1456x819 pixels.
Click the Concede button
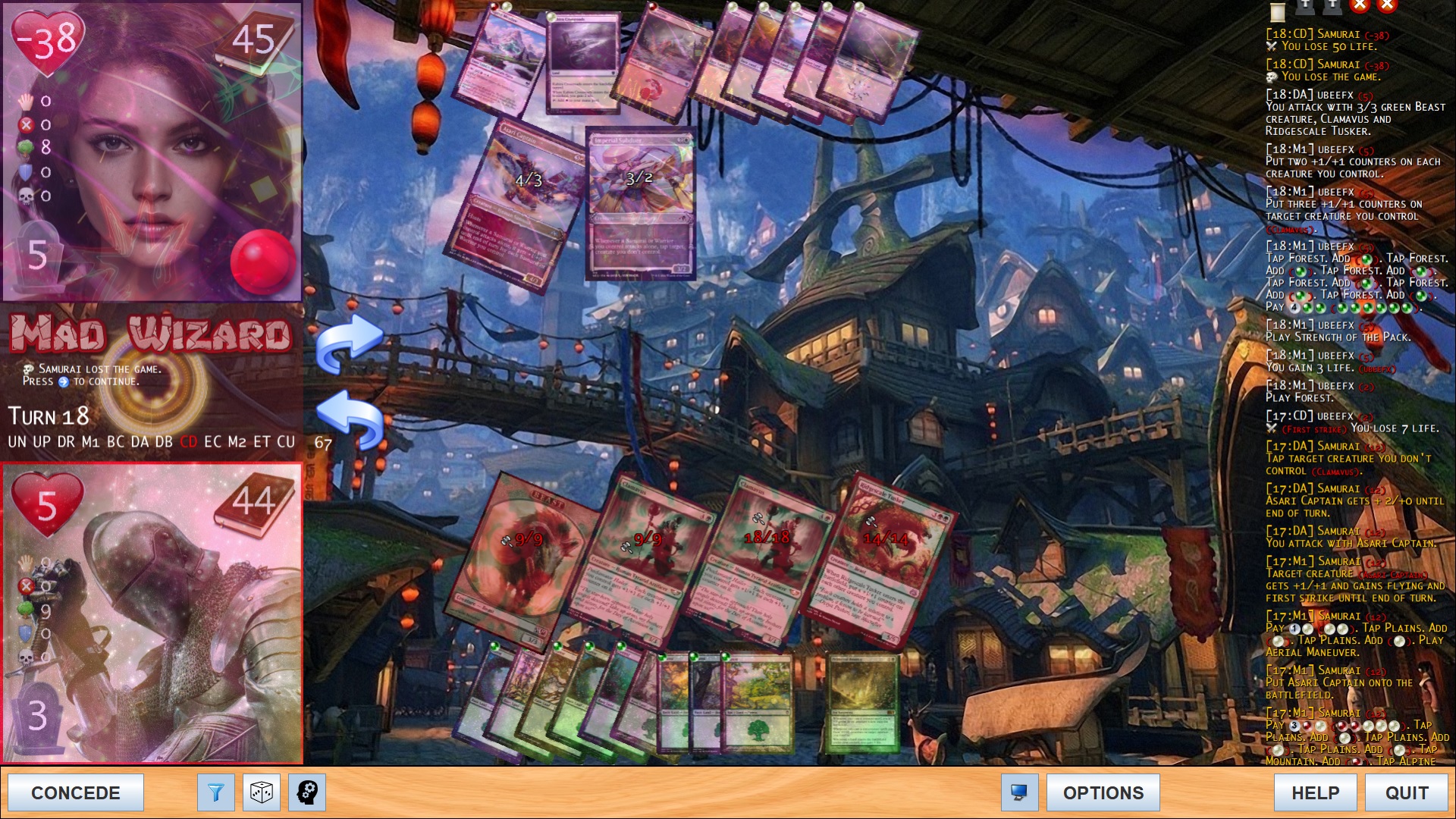tap(76, 792)
